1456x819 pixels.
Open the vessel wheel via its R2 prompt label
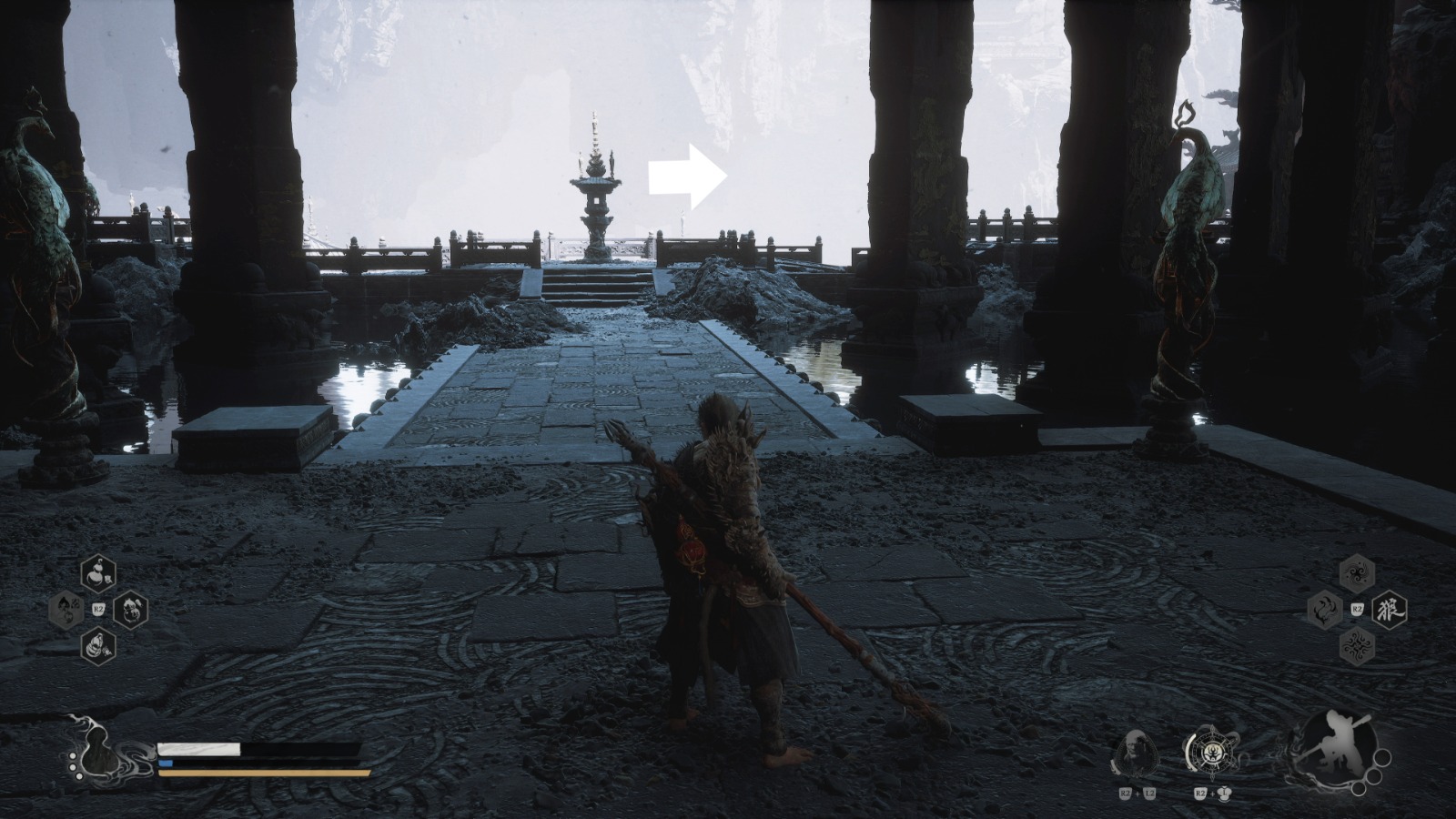tap(1200, 794)
